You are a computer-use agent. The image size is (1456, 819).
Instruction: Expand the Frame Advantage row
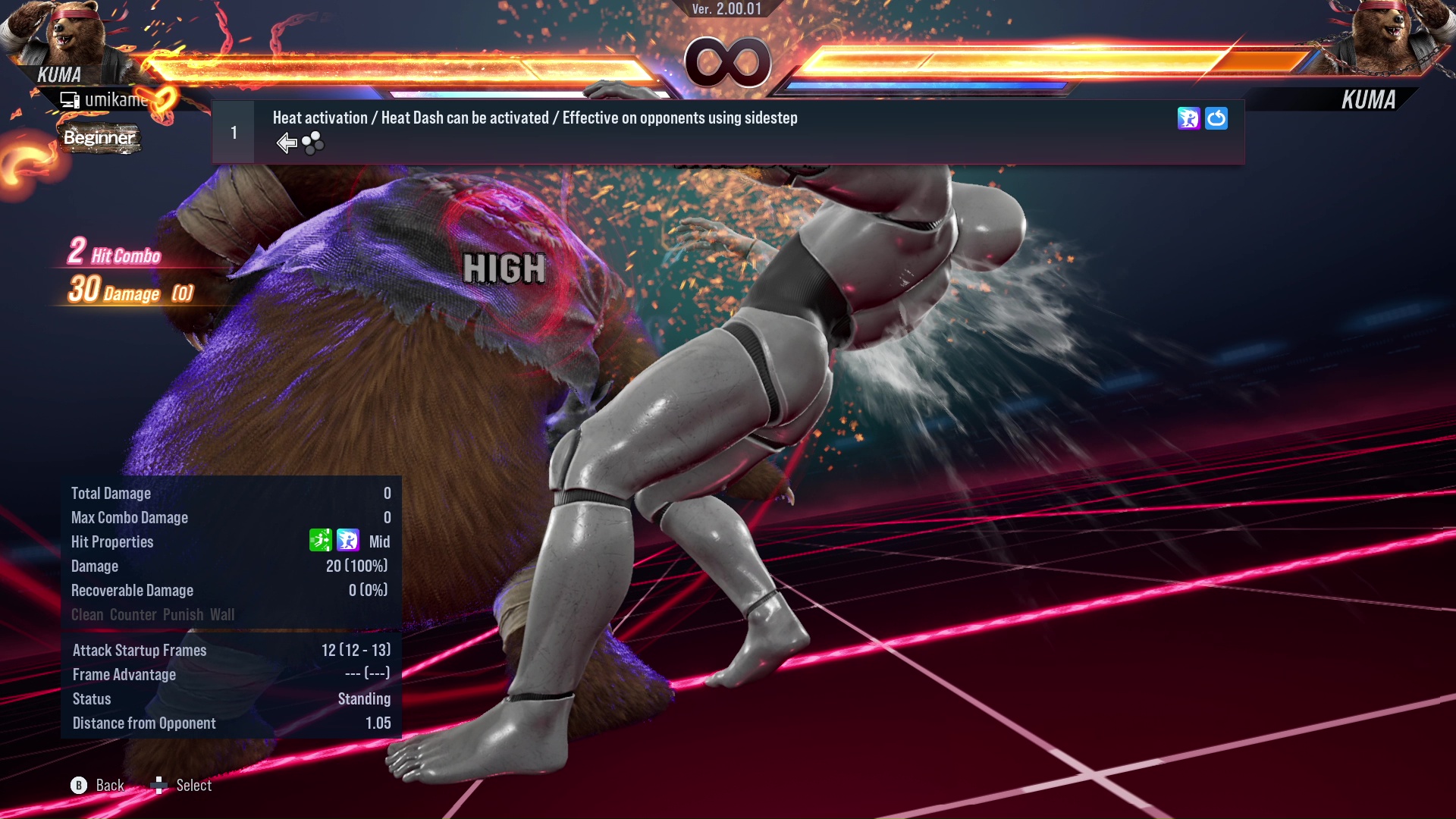124,674
